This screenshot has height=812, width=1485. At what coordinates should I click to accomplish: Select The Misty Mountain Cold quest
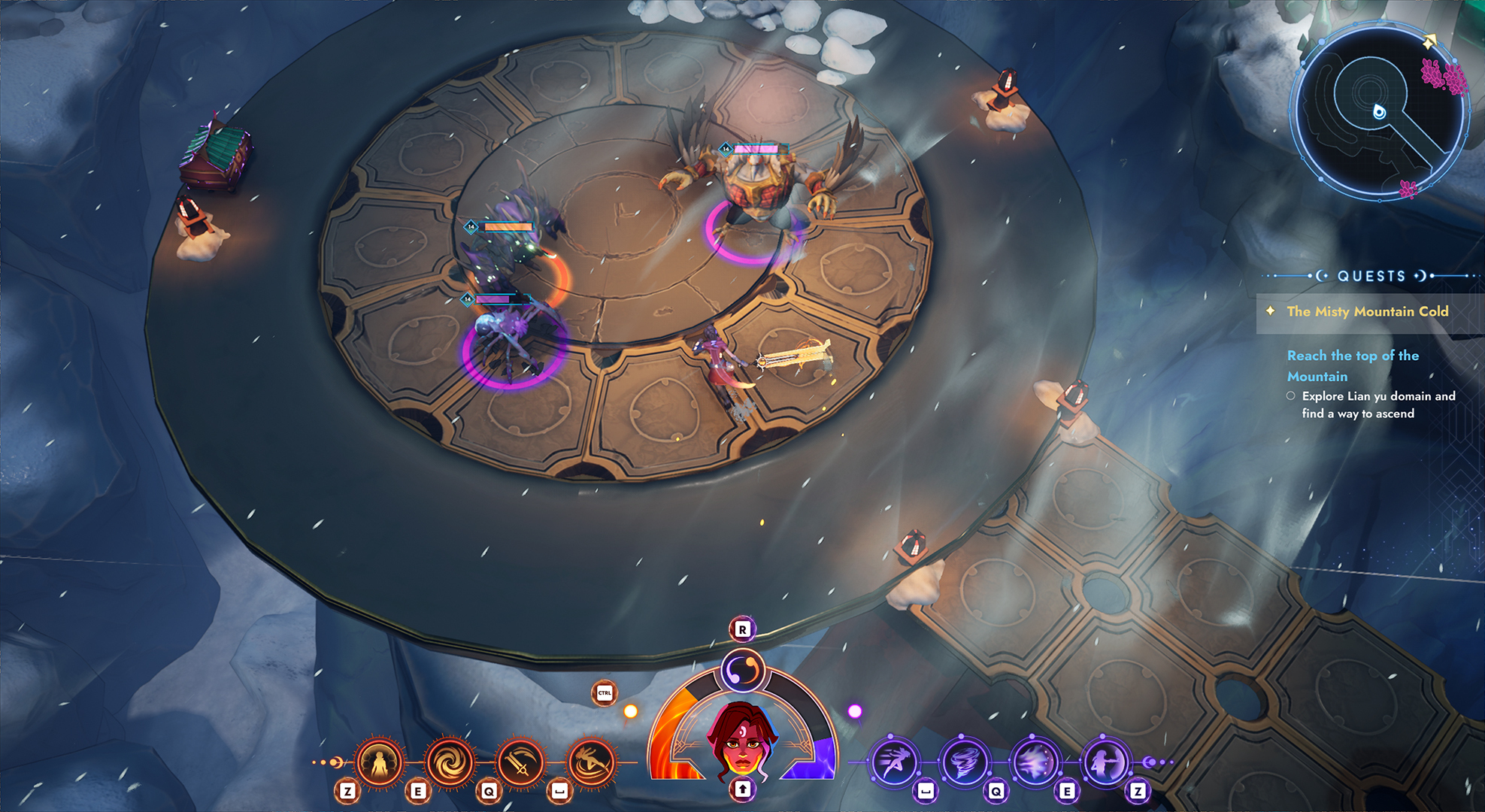coord(1367,312)
